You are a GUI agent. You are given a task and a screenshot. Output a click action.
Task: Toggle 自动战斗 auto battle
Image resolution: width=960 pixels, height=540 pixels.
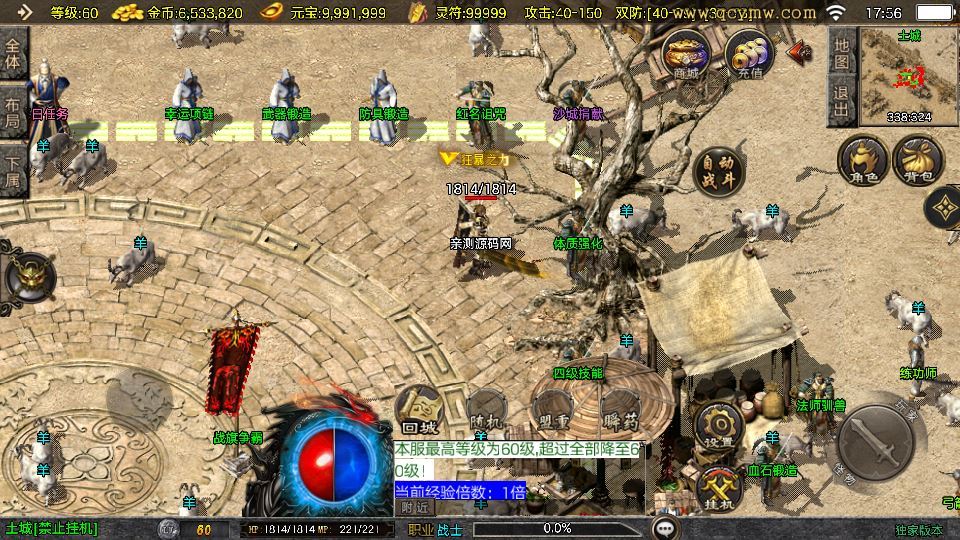(717, 171)
